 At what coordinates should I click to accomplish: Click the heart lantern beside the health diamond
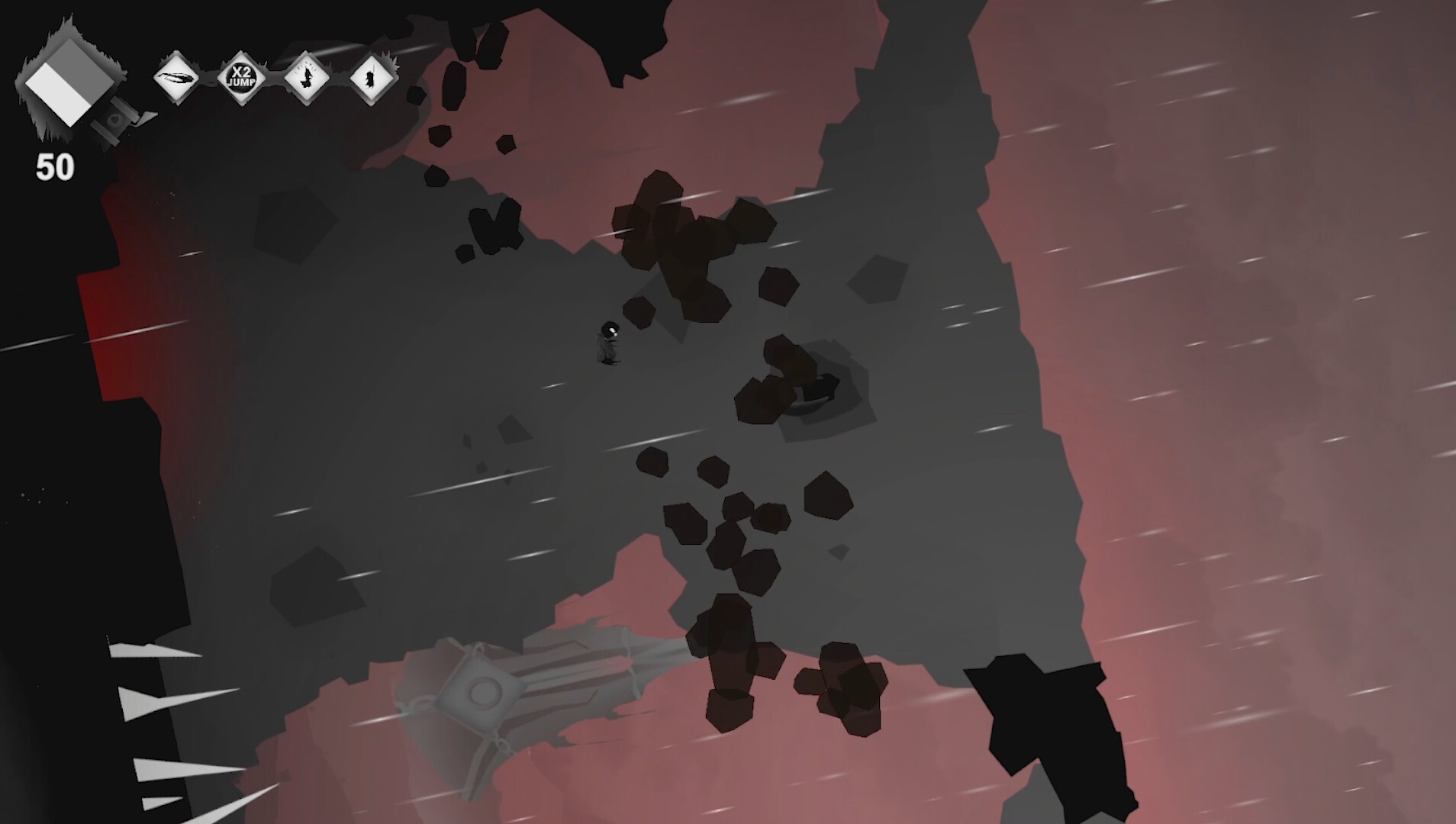(x=114, y=118)
